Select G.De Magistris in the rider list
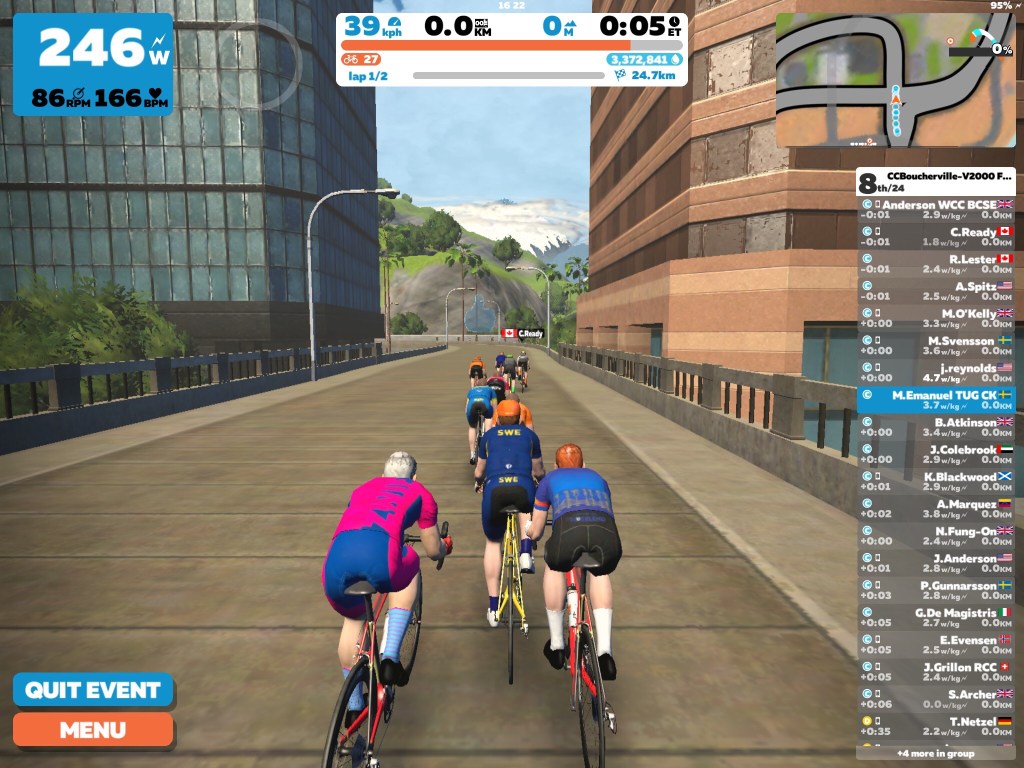This screenshot has width=1024, height=768. (936, 617)
